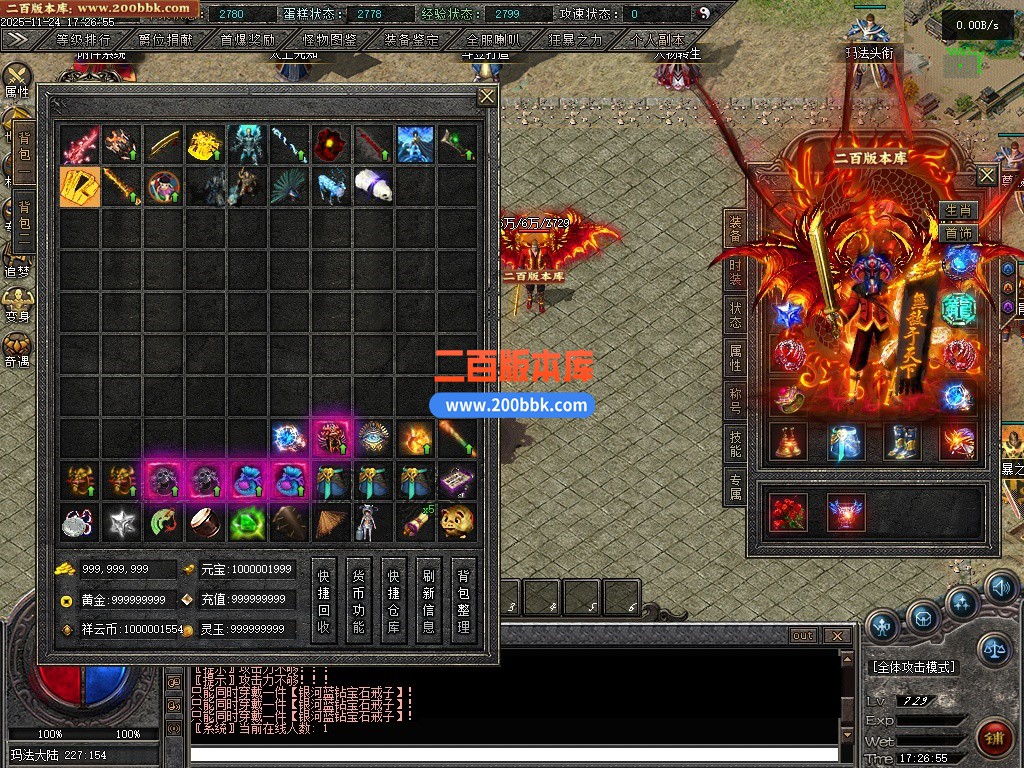Sort bag with 背包整理 button

463,599
